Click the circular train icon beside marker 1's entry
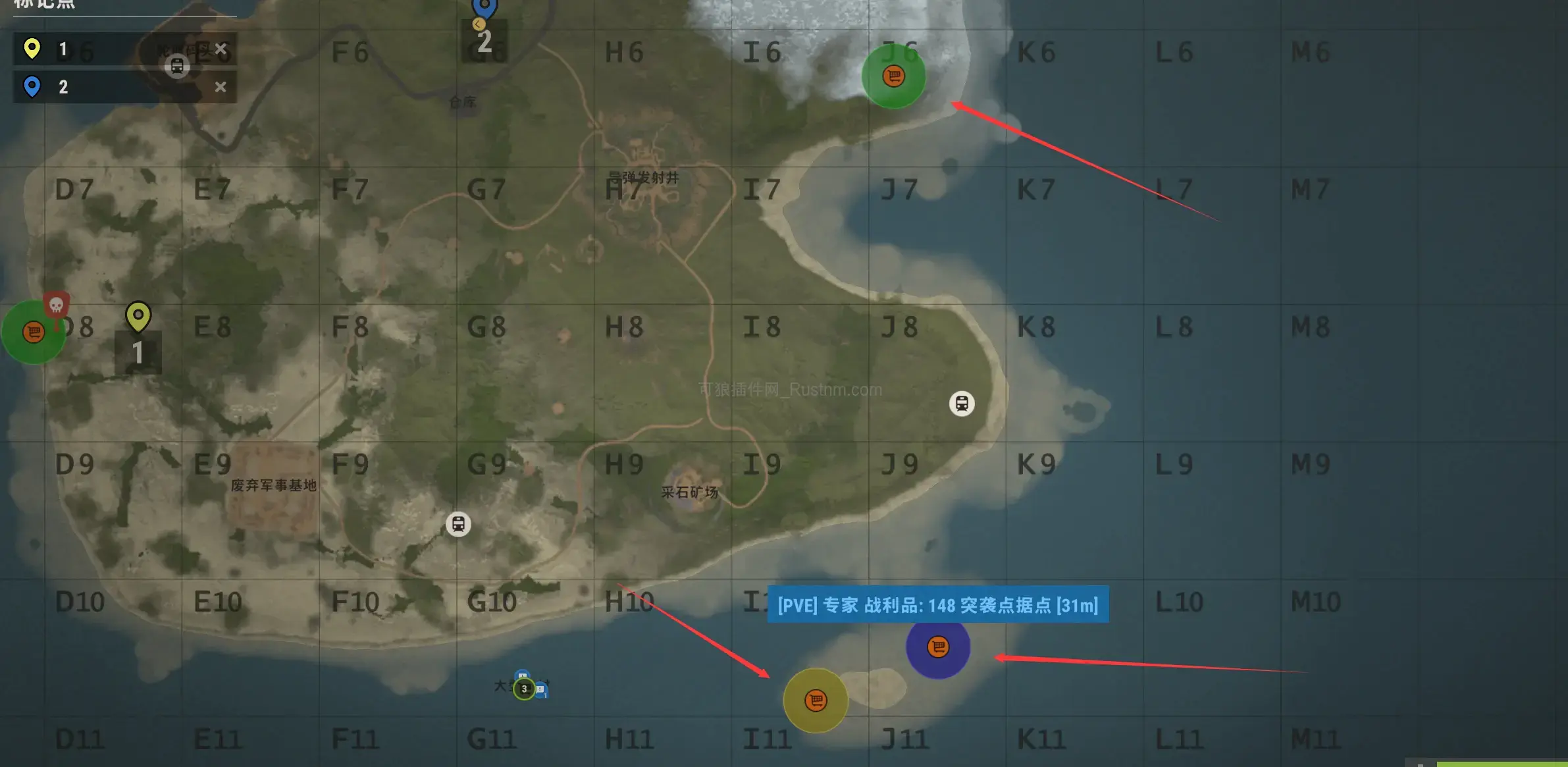The height and width of the screenshot is (767, 1568). 177,66
